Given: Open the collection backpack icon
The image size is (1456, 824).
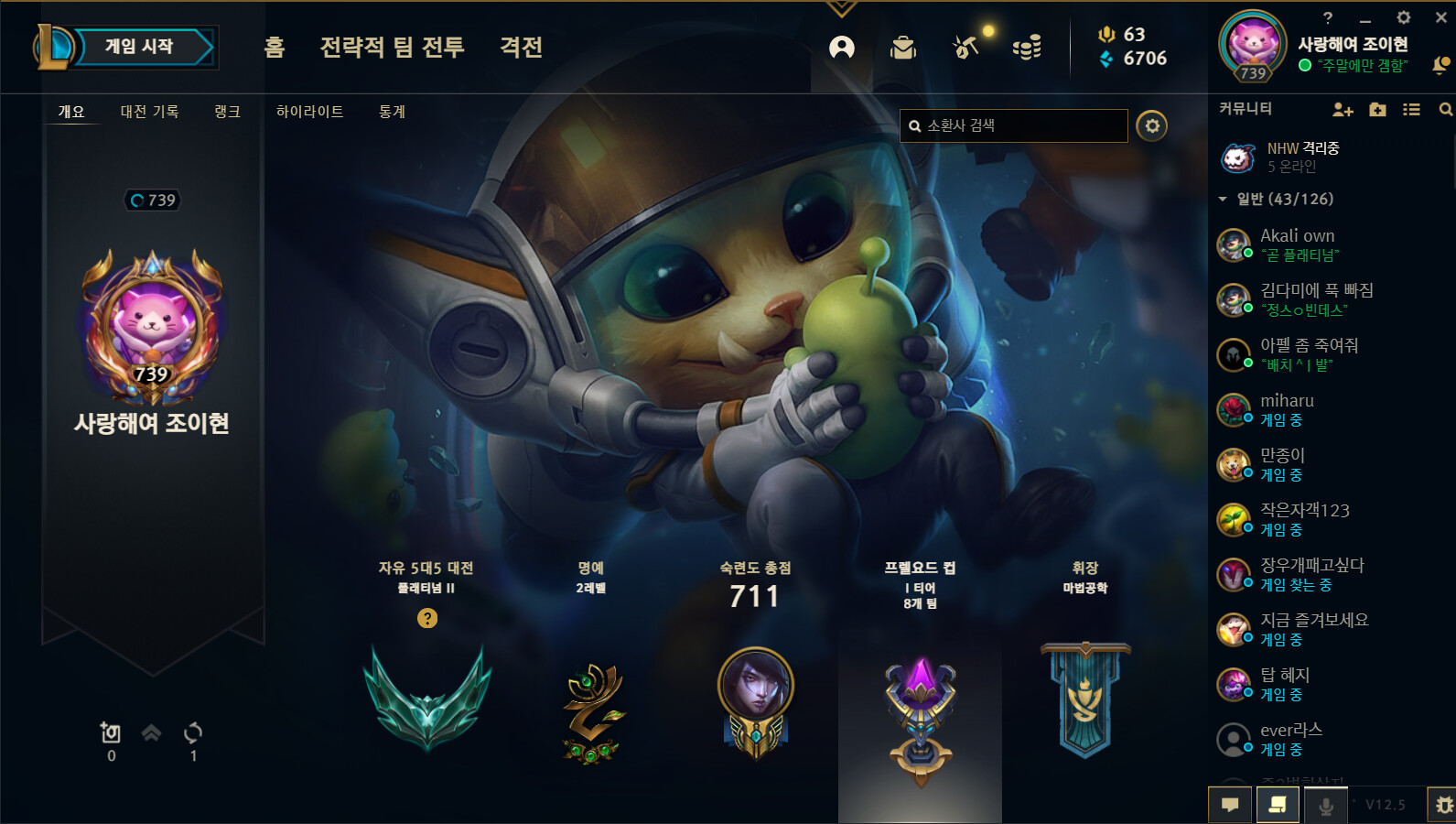Looking at the screenshot, I should (x=902, y=48).
